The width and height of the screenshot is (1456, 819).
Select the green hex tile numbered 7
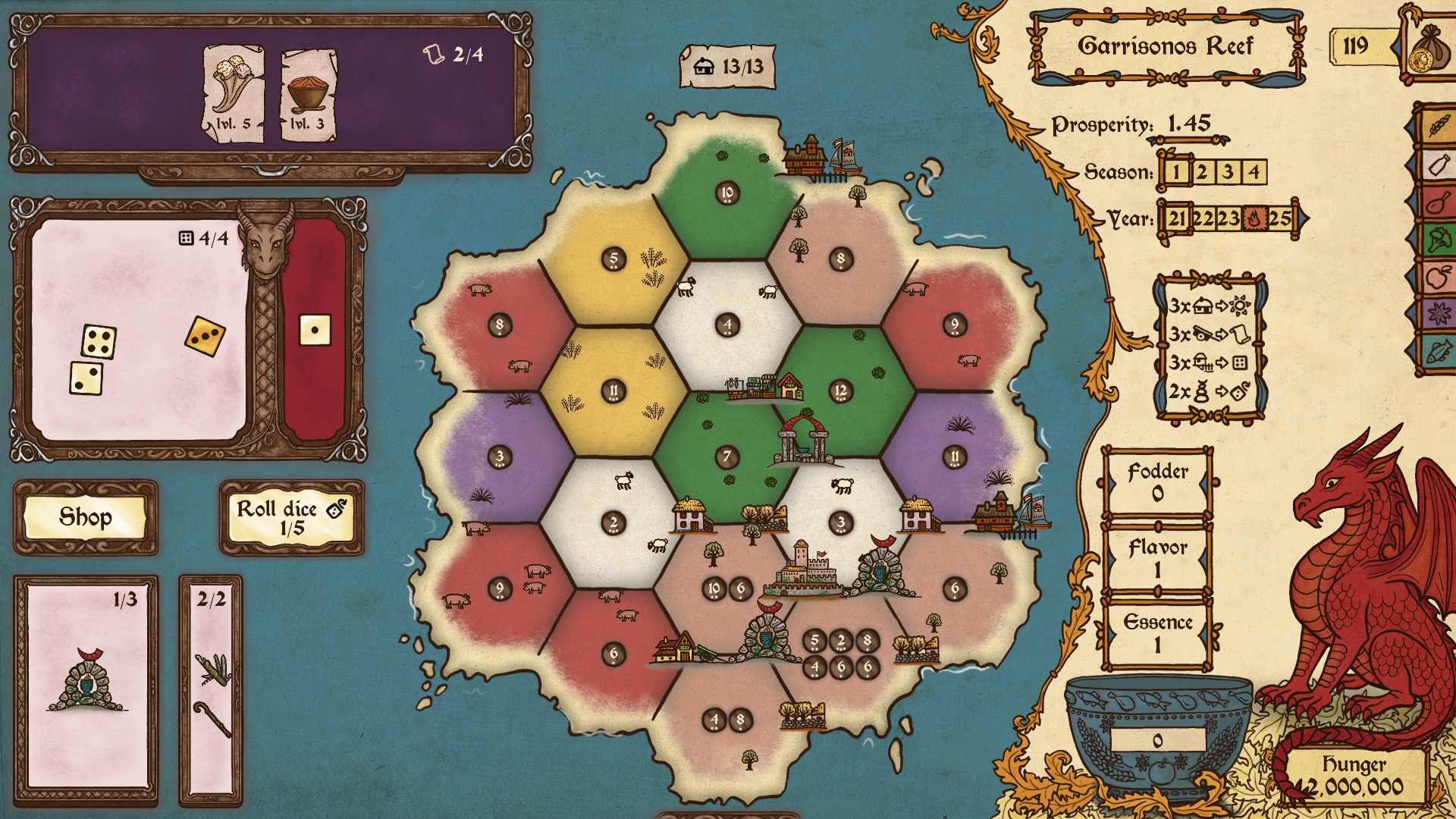726,457
